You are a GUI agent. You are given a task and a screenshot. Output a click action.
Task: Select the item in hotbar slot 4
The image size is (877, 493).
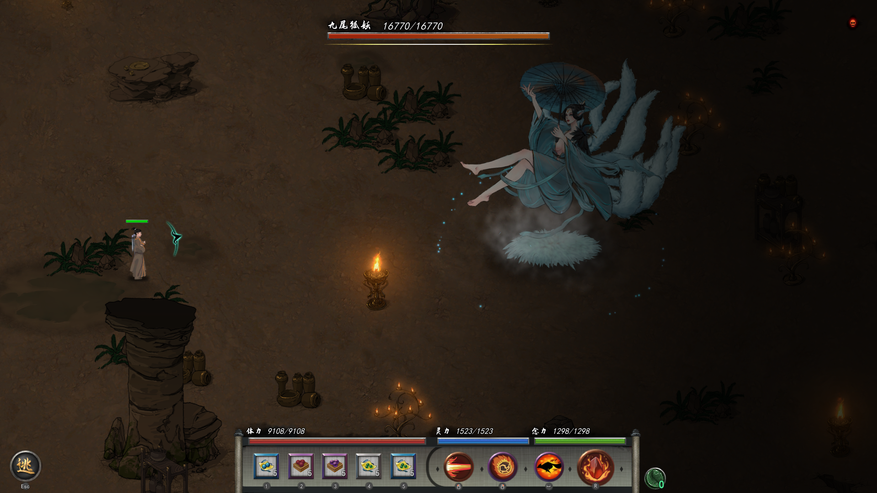pyautogui.click(x=369, y=466)
